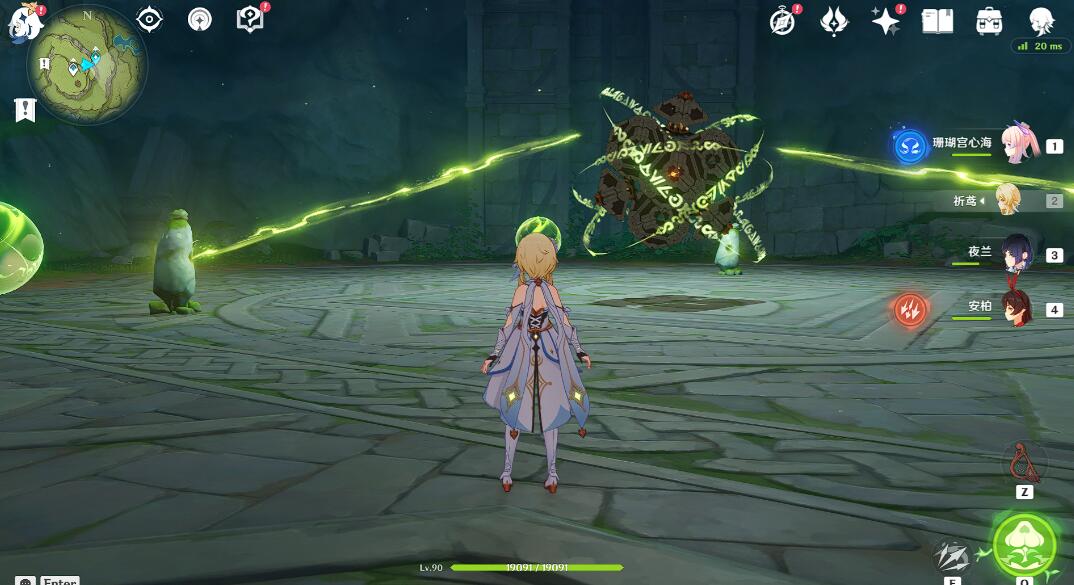Screen dimensions: 1074x585
Task: Open the winged Battle Pass icon
Action: 834,21
